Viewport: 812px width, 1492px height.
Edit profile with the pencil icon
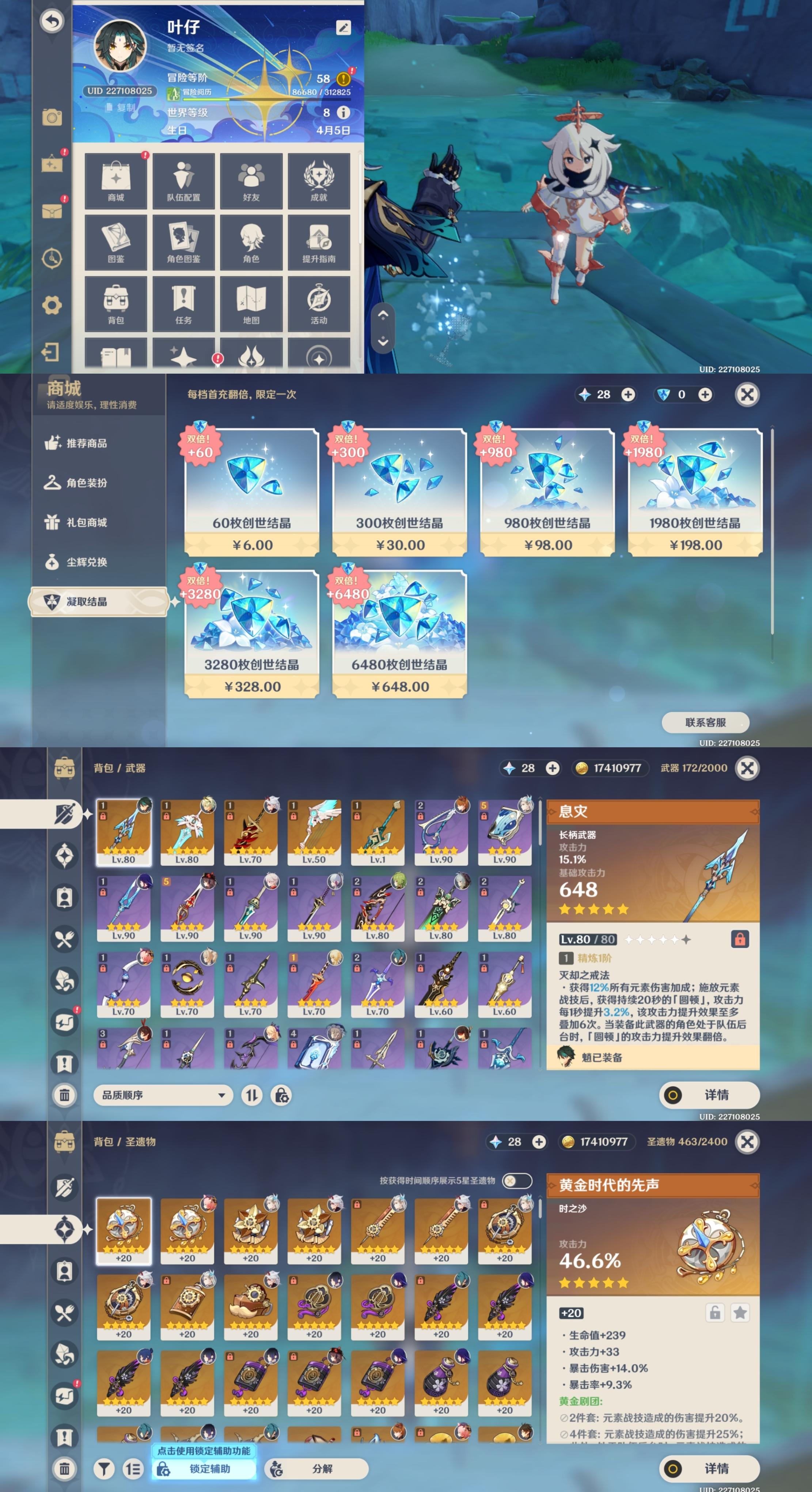point(343,28)
